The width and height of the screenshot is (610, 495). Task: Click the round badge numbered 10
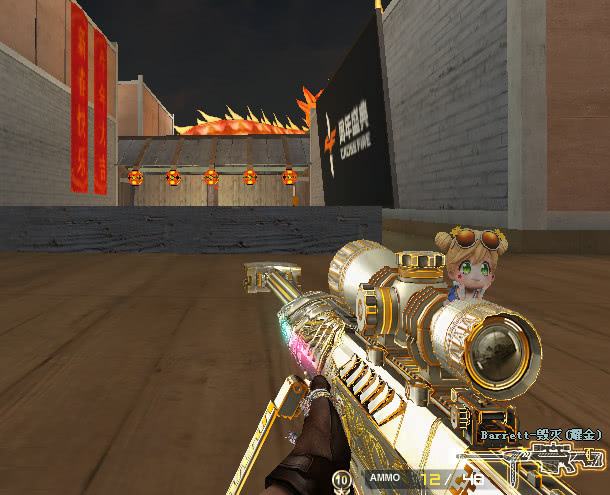pyautogui.click(x=343, y=480)
